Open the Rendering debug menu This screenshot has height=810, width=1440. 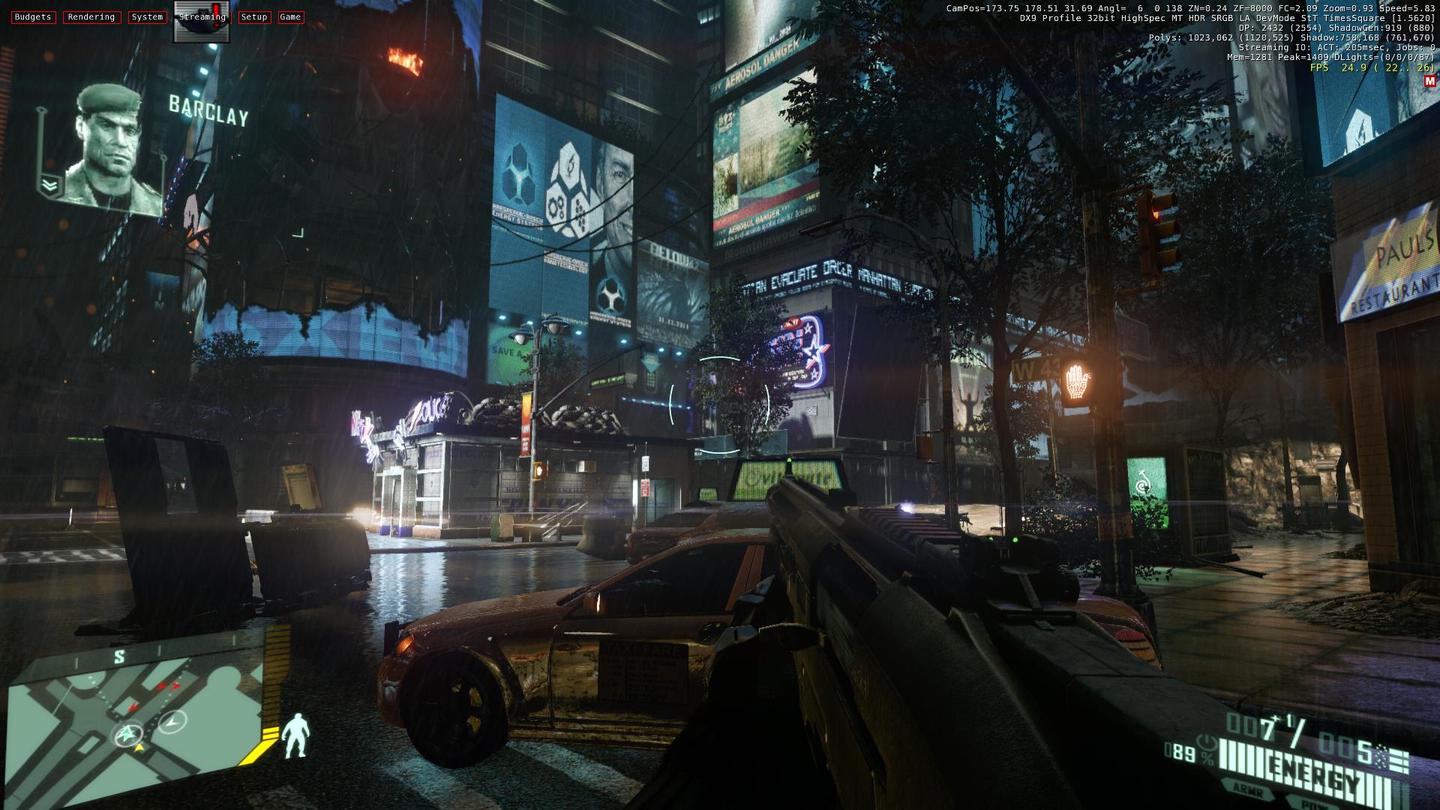[92, 17]
